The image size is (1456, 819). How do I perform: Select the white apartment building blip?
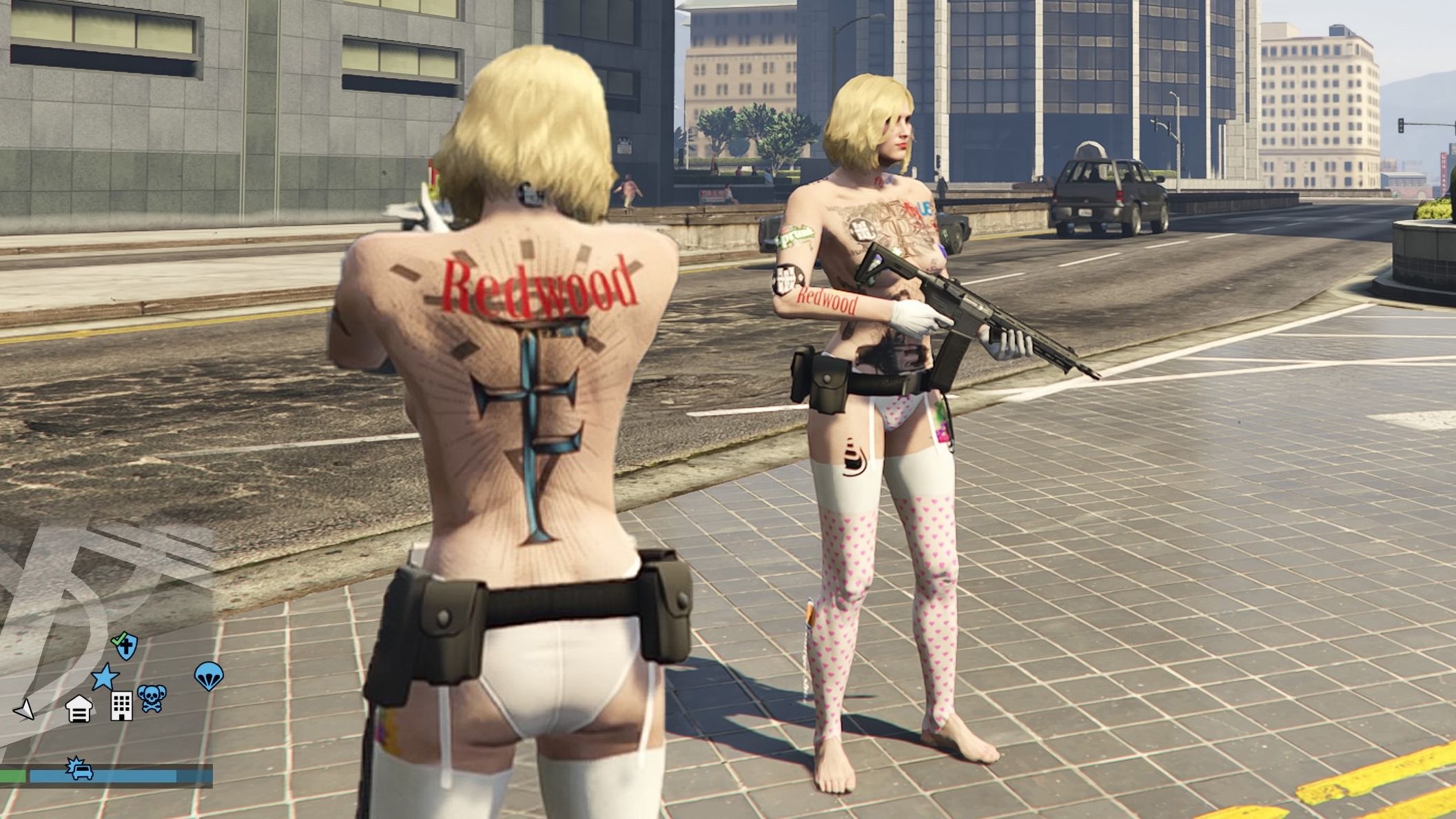click(121, 706)
